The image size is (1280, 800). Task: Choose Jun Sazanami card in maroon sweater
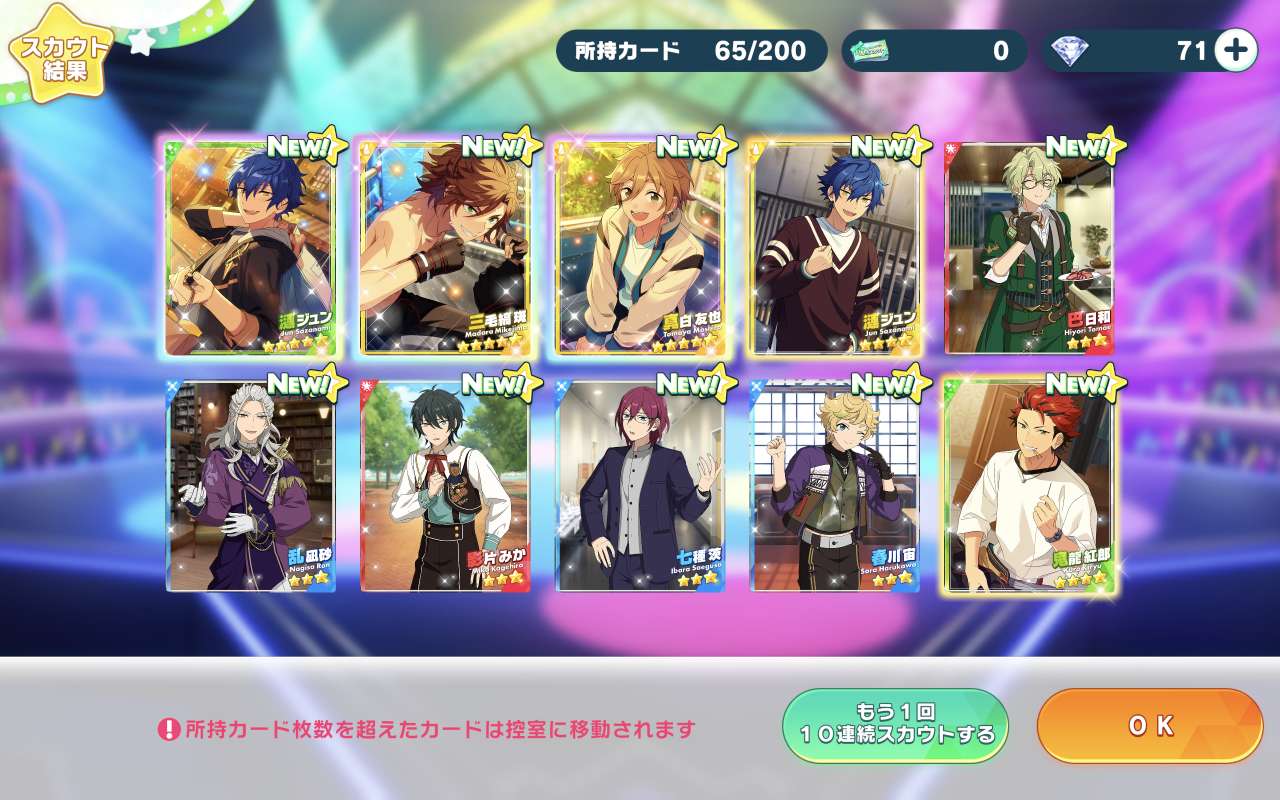coord(833,248)
